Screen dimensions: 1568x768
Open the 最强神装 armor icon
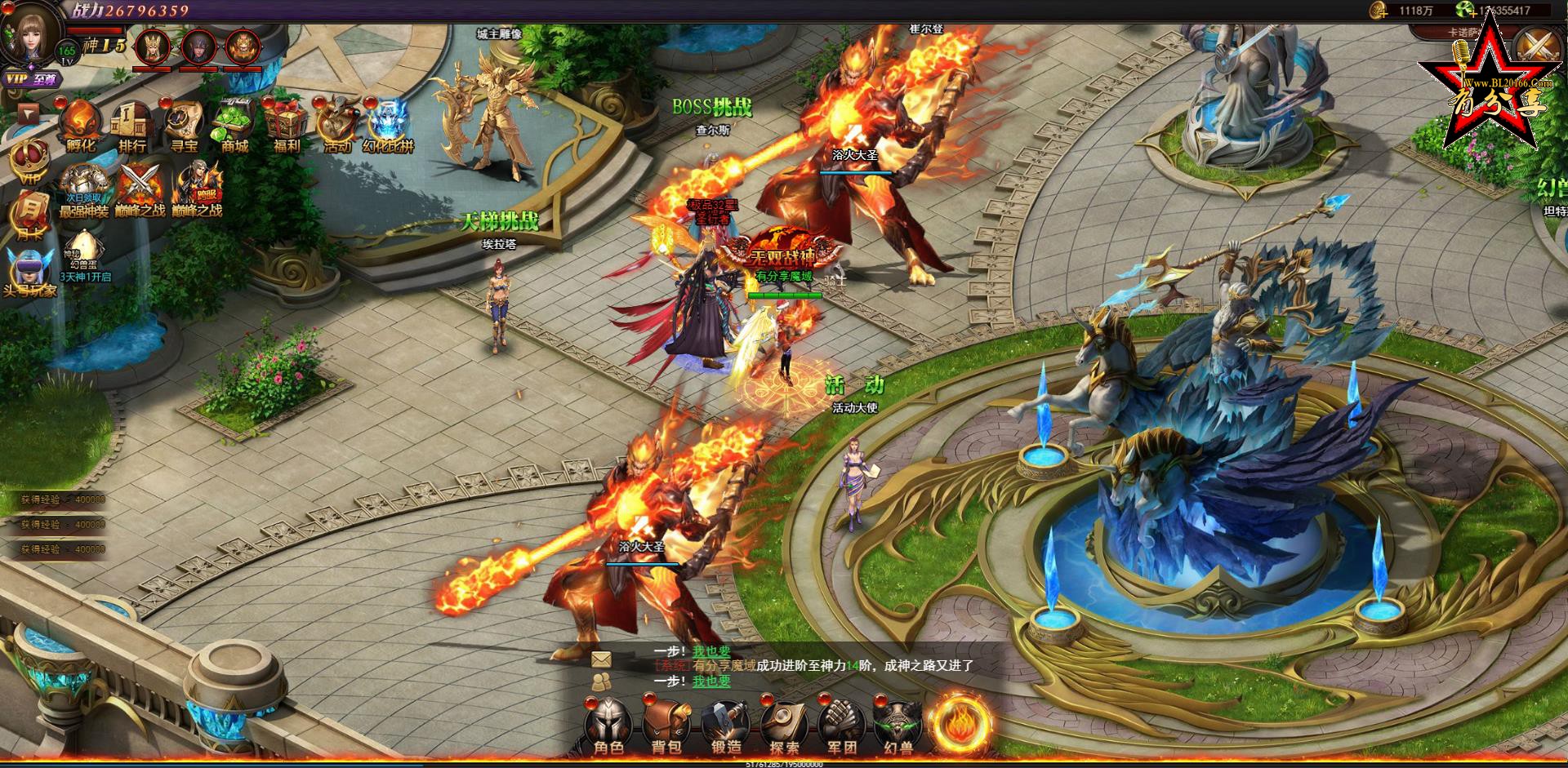click(84, 187)
